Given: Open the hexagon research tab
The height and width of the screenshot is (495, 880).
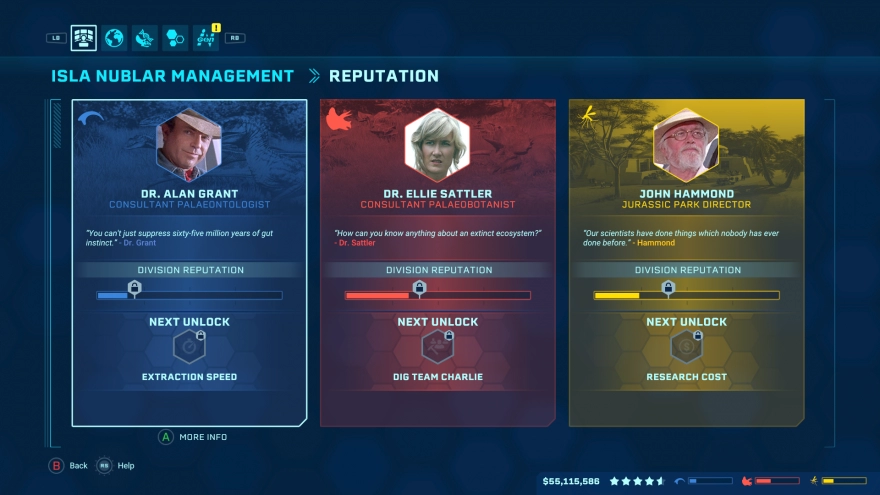Looking at the screenshot, I should (175, 38).
